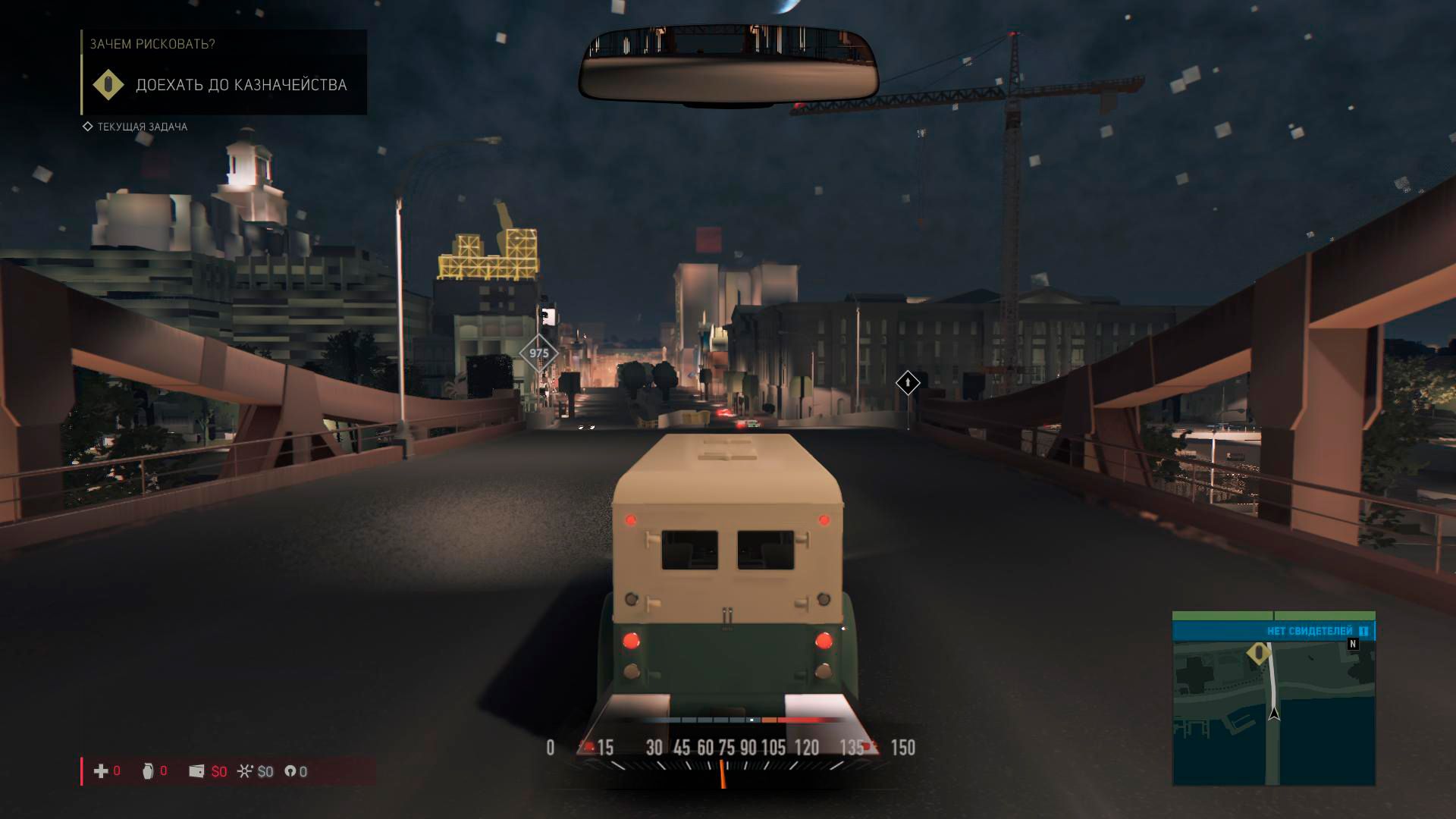Viewport: 1456px width, 819px height.
Task: Select the ammo counter icon in the HUD
Action: [290, 771]
